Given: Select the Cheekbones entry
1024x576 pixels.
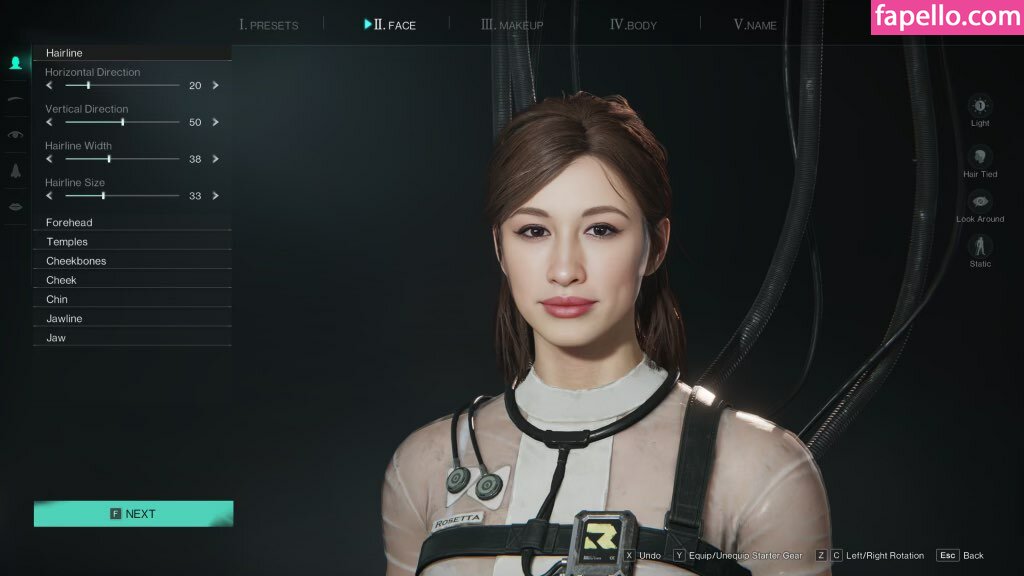Looking at the screenshot, I should click(x=76, y=261).
